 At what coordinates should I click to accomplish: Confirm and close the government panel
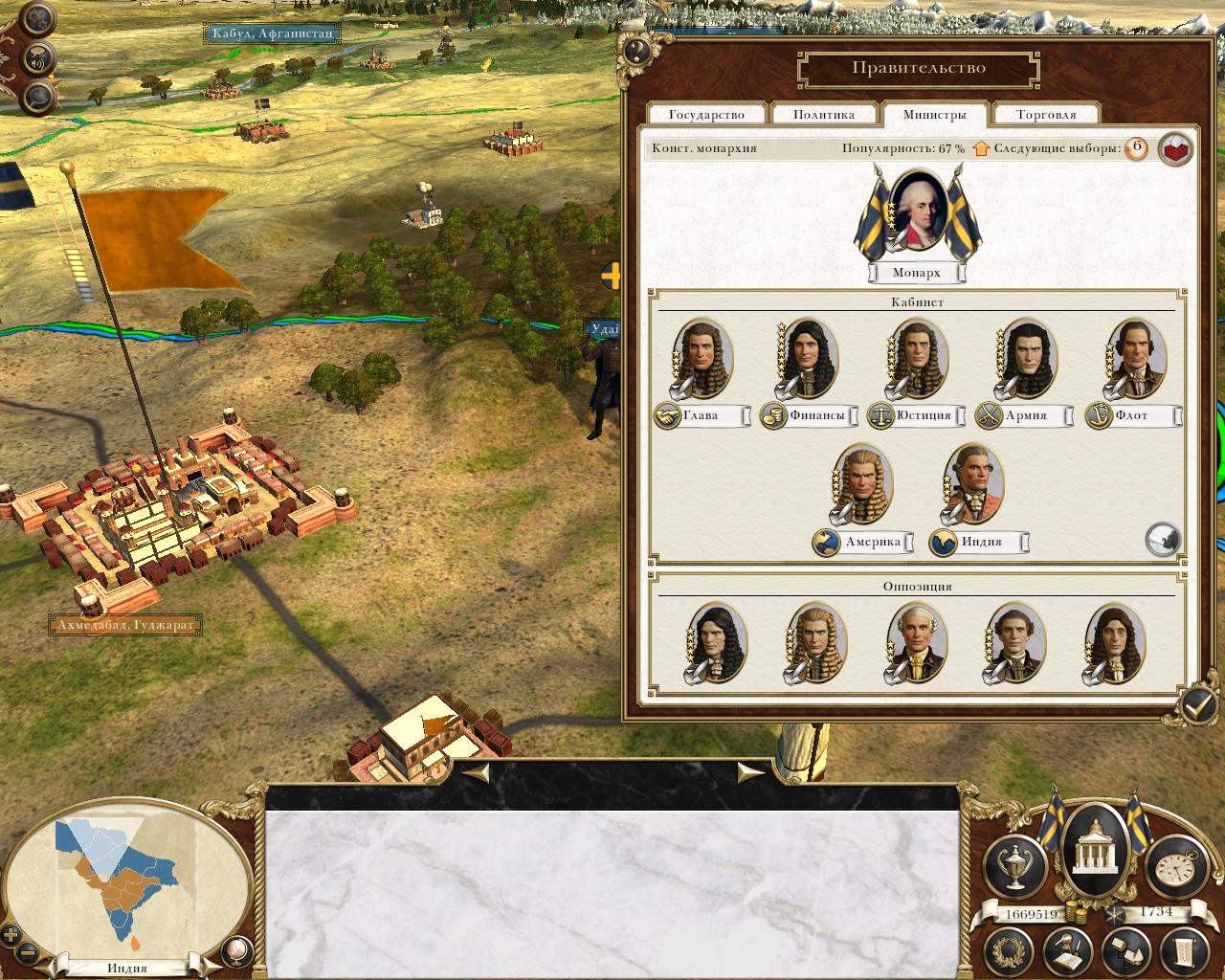[1199, 705]
